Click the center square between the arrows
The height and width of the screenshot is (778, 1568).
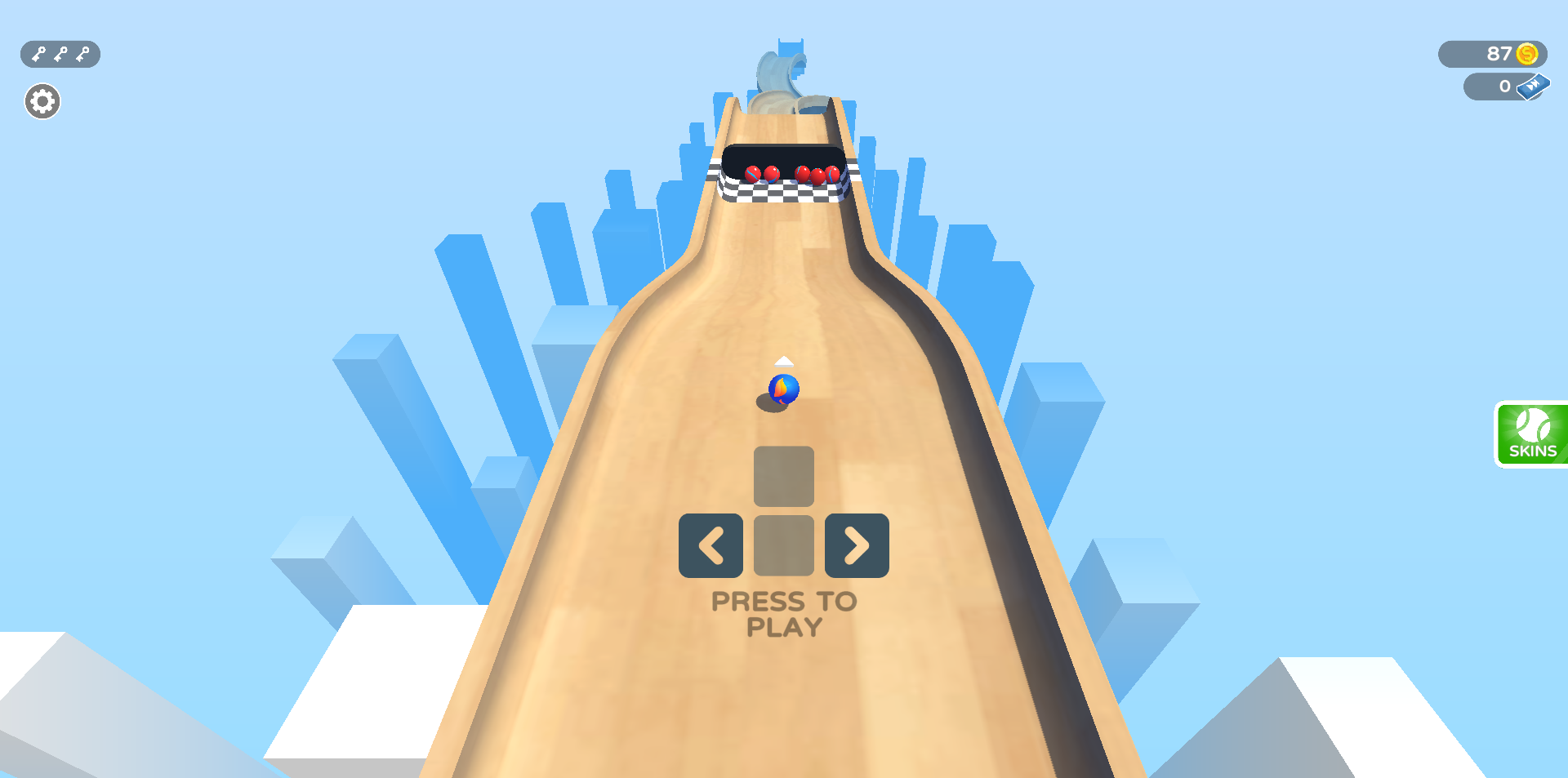pyautogui.click(x=783, y=546)
